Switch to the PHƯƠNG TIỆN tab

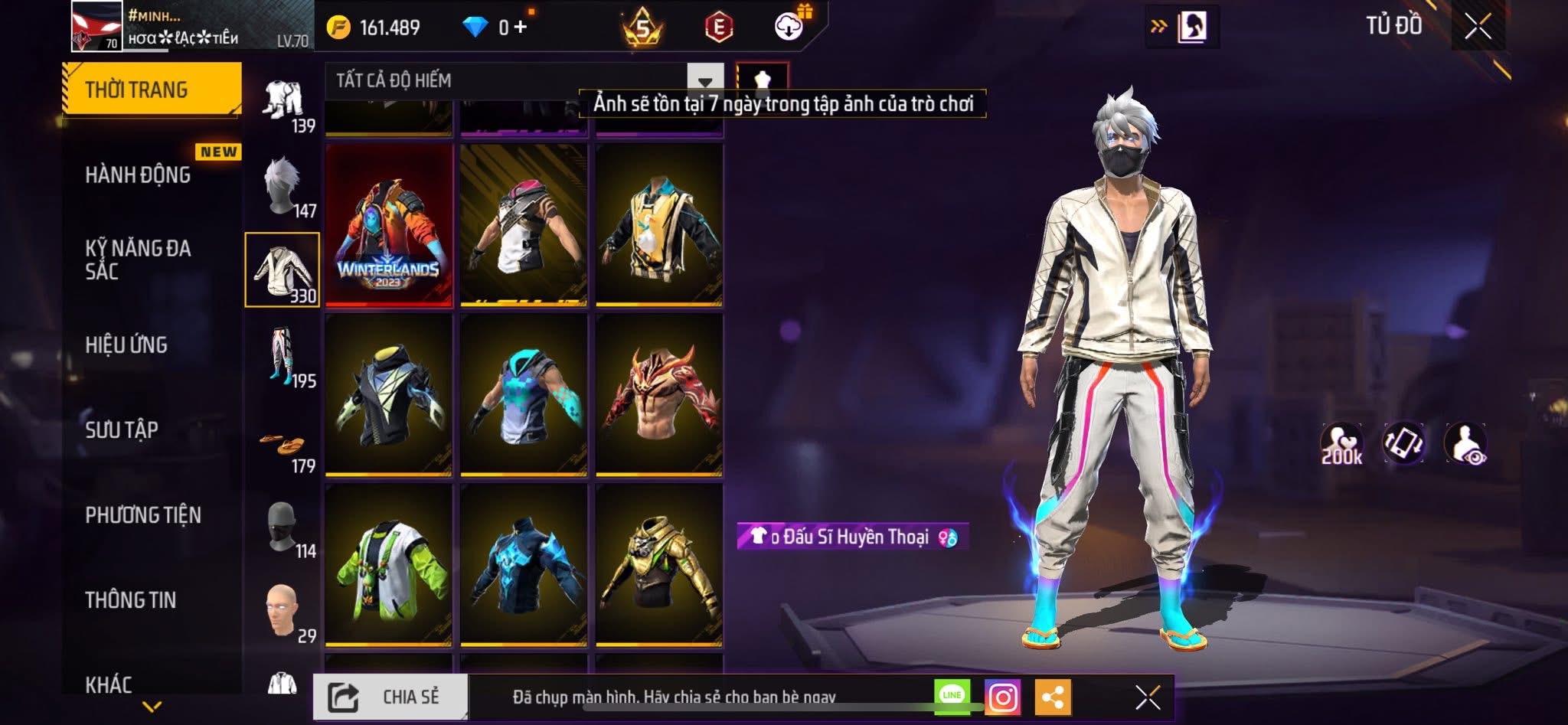(143, 515)
